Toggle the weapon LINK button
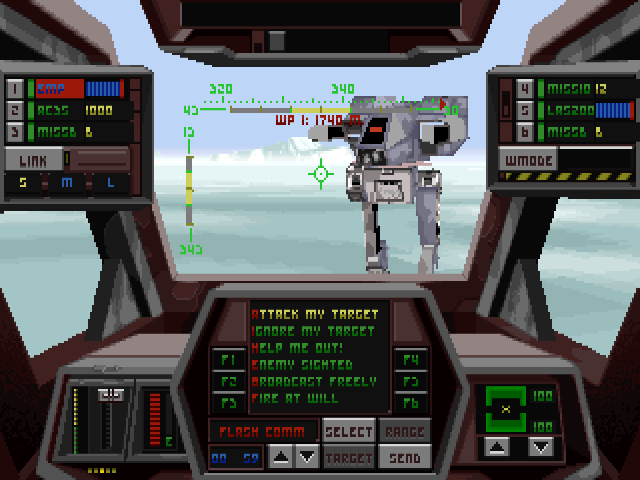640x480 pixels. [31, 159]
